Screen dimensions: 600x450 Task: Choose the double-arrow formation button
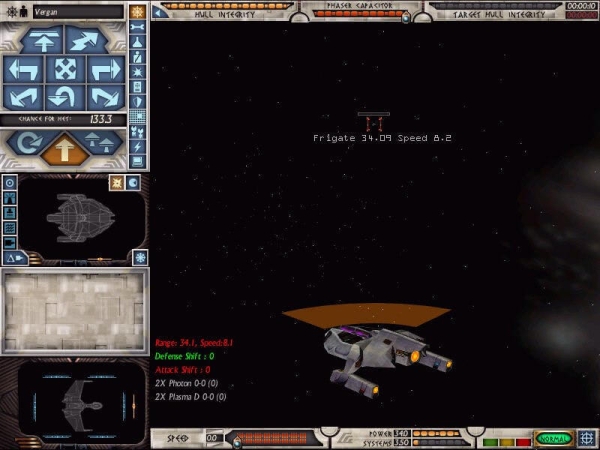[102, 144]
